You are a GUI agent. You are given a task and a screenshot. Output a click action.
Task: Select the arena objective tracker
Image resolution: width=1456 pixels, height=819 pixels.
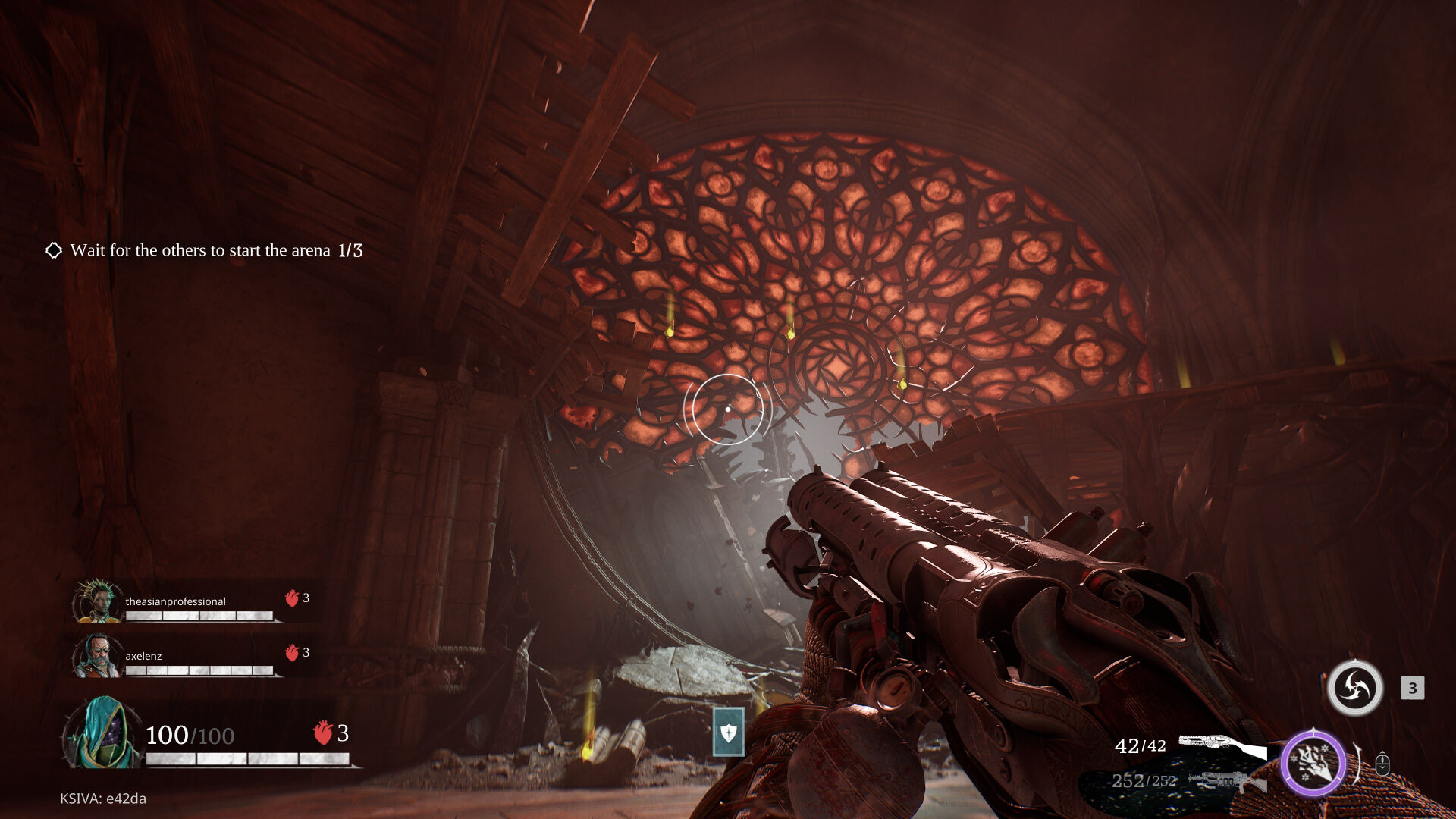(205, 250)
